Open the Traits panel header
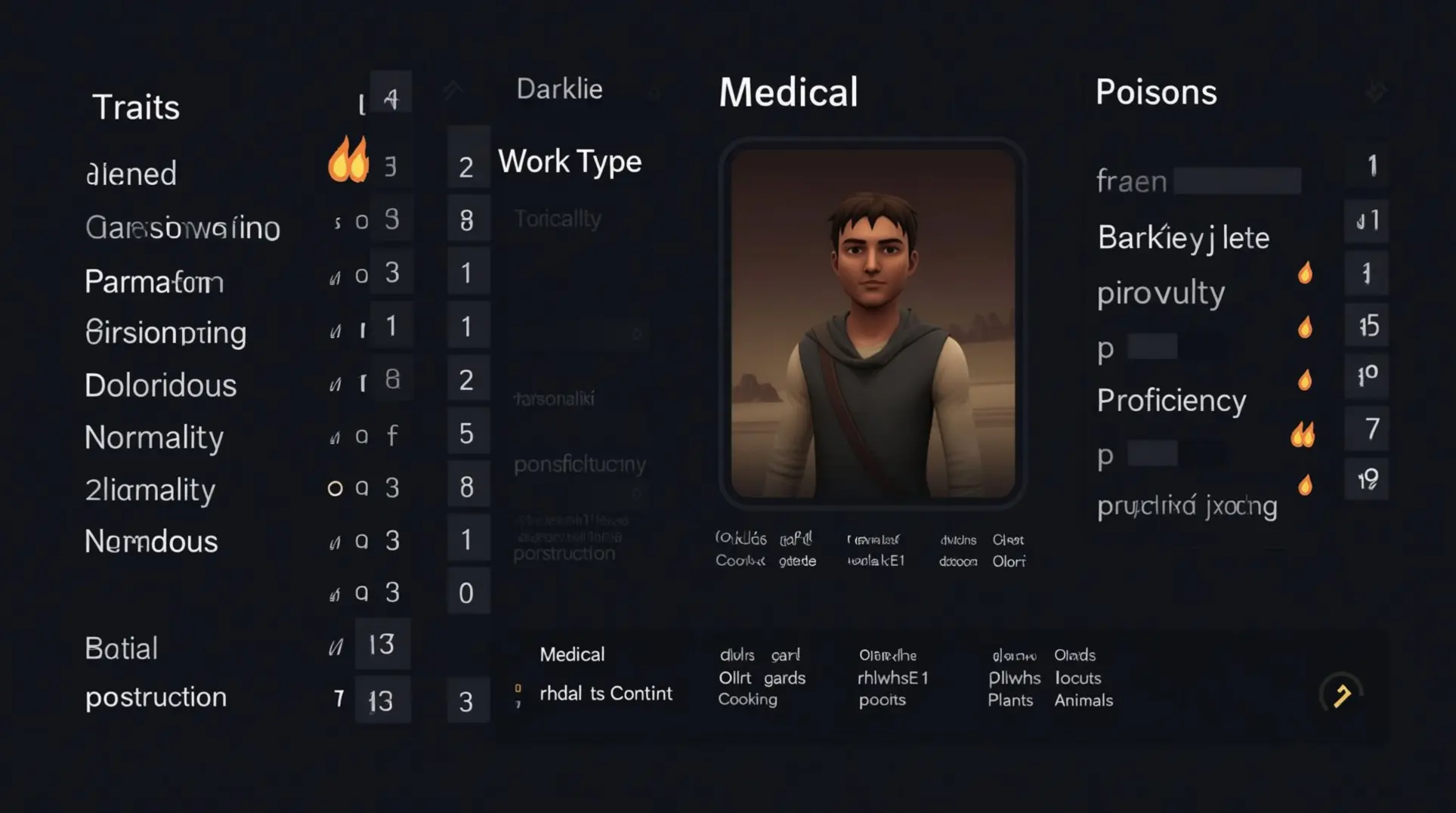Viewport: 1456px width, 813px height. 137,106
